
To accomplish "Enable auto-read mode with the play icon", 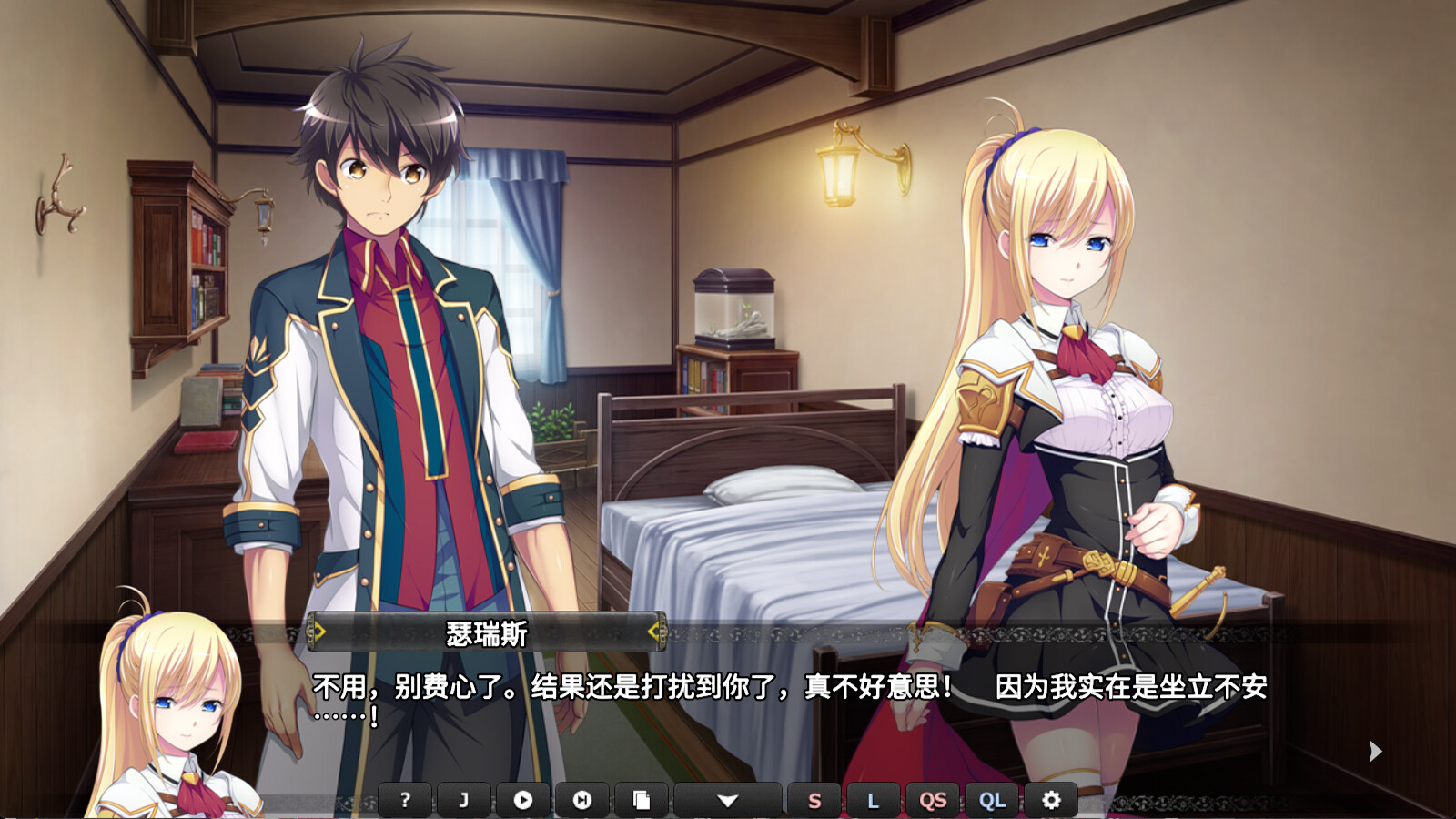I will [x=522, y=799].
